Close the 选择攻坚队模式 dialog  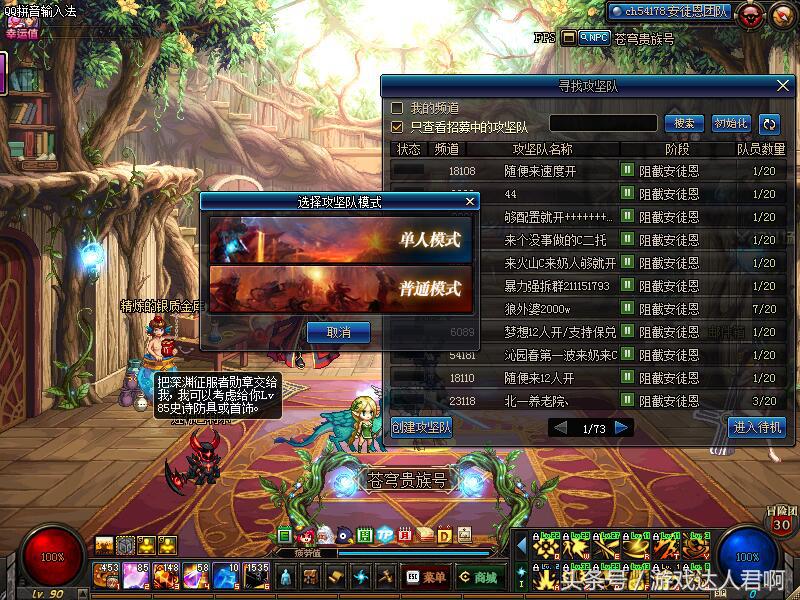tap(470, 201)
